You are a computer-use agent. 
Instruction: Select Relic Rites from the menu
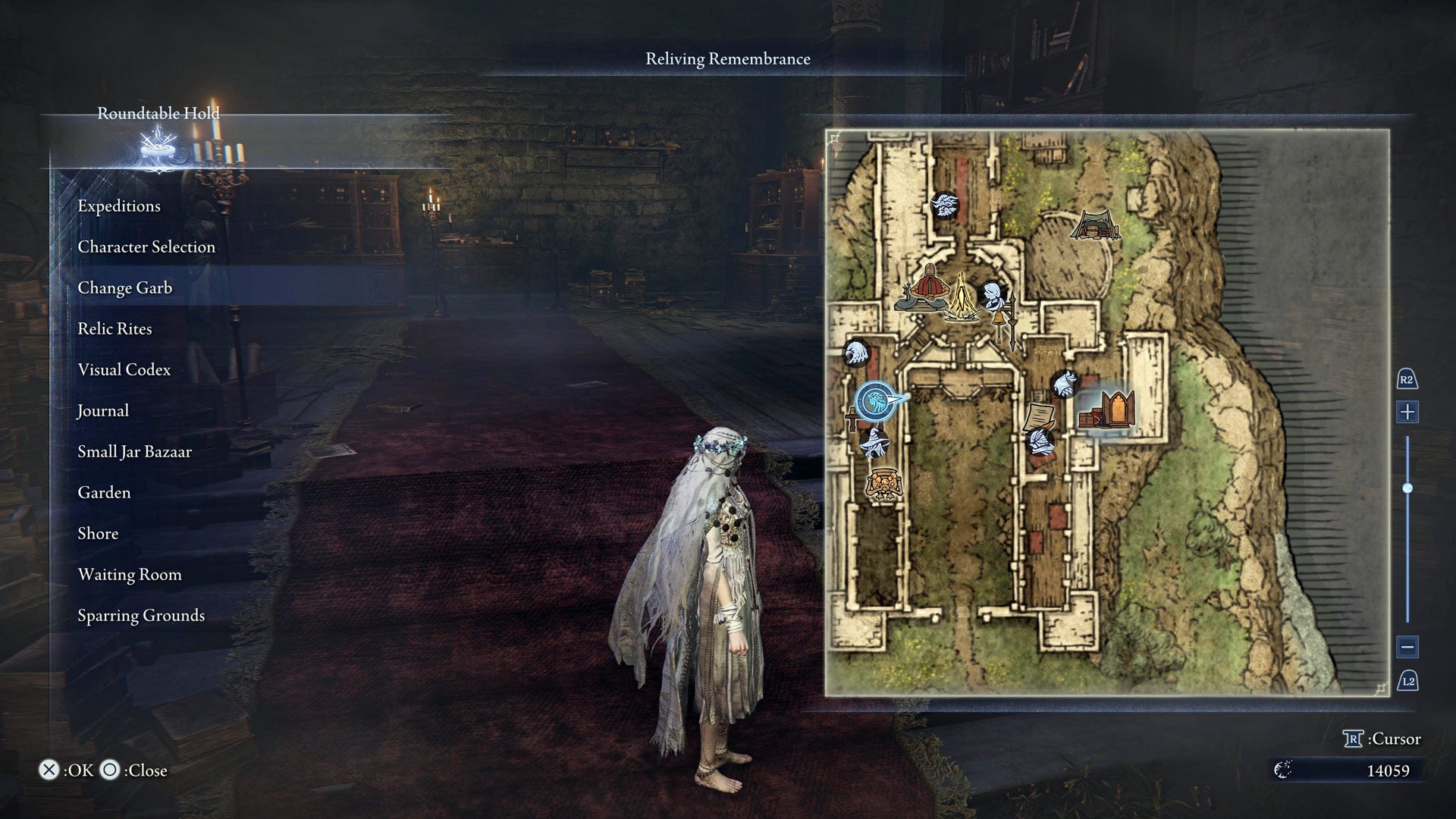115,328
